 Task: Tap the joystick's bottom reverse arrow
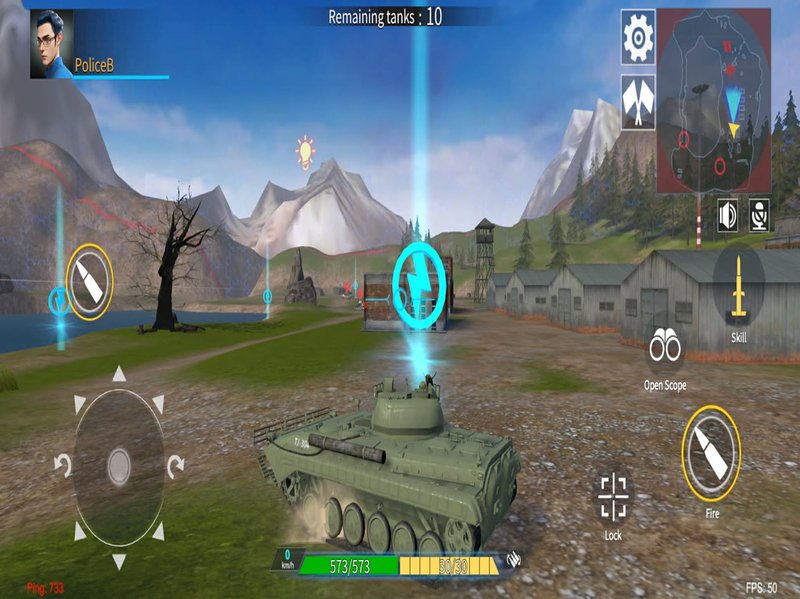[x=119, y=559]
